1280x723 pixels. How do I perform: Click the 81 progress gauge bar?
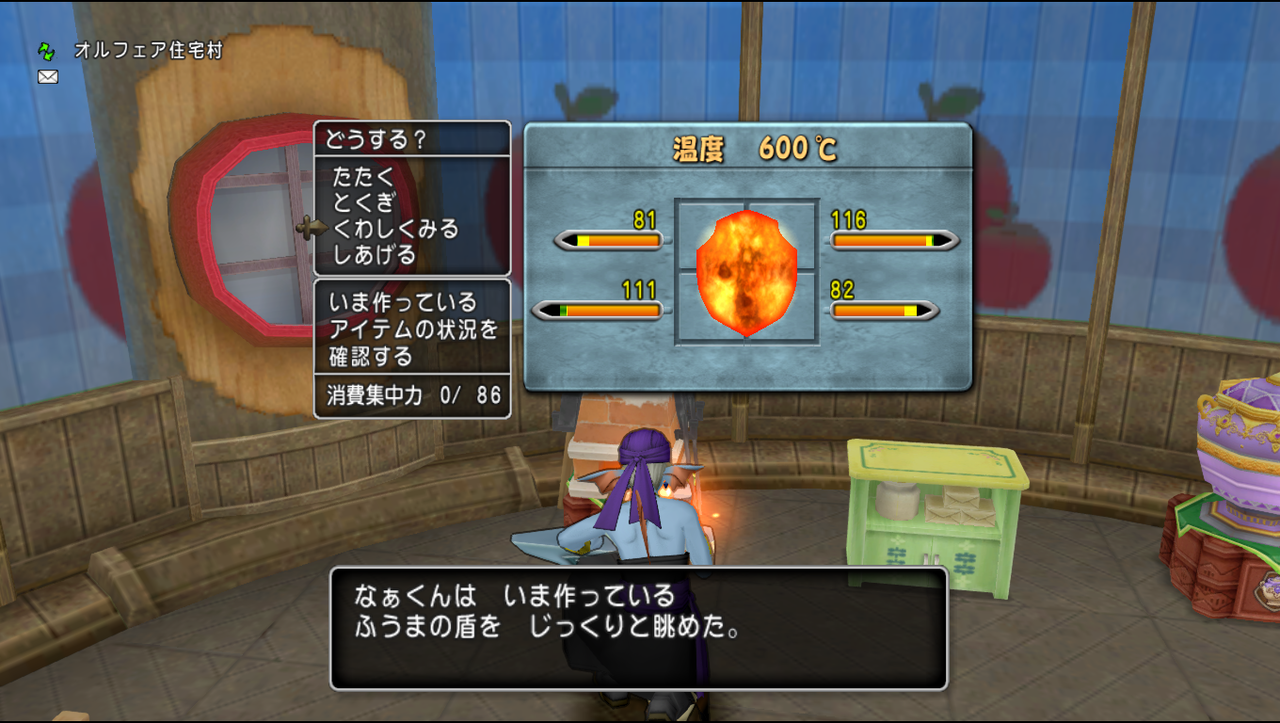610,238
